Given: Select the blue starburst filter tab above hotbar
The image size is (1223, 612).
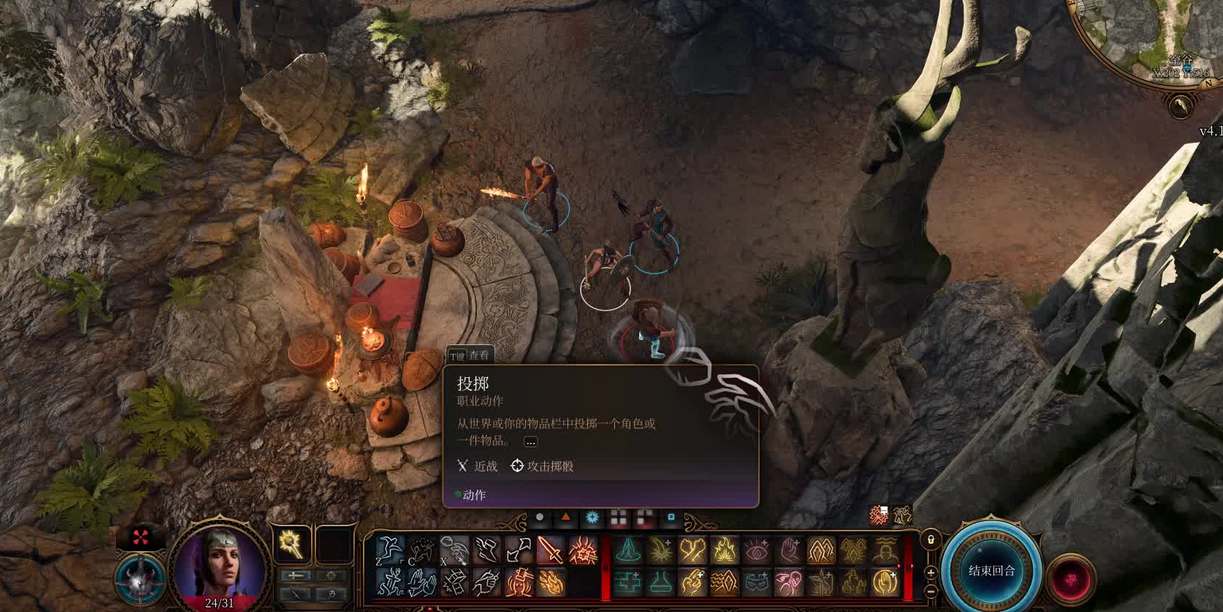Looking at the screenshot, I should tap(593, 518).
